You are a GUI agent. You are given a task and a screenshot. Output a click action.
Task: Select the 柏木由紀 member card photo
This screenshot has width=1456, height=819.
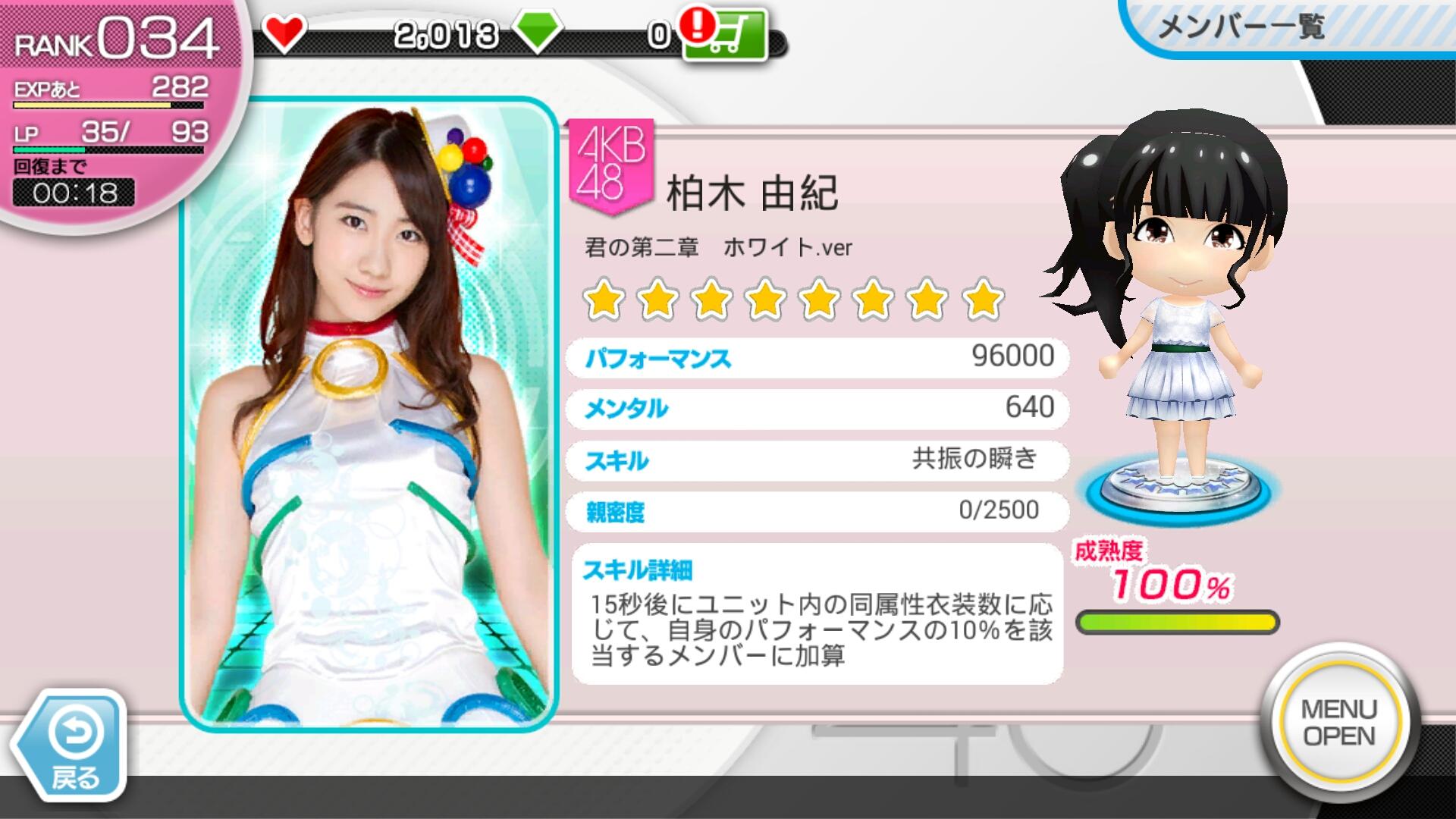pyautogui.click(x=369, y=414)
